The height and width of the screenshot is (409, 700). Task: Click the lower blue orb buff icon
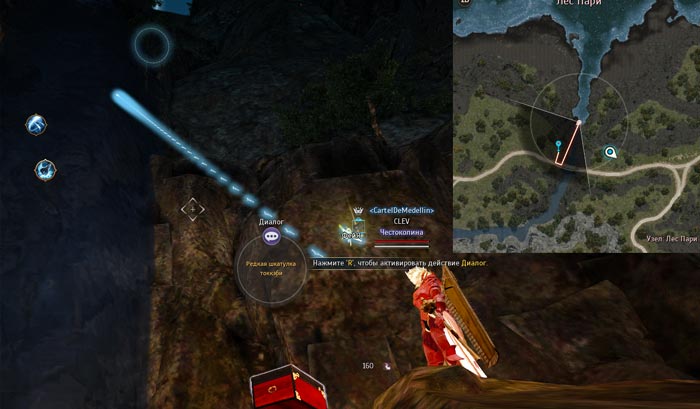click(x=45, y=169)
